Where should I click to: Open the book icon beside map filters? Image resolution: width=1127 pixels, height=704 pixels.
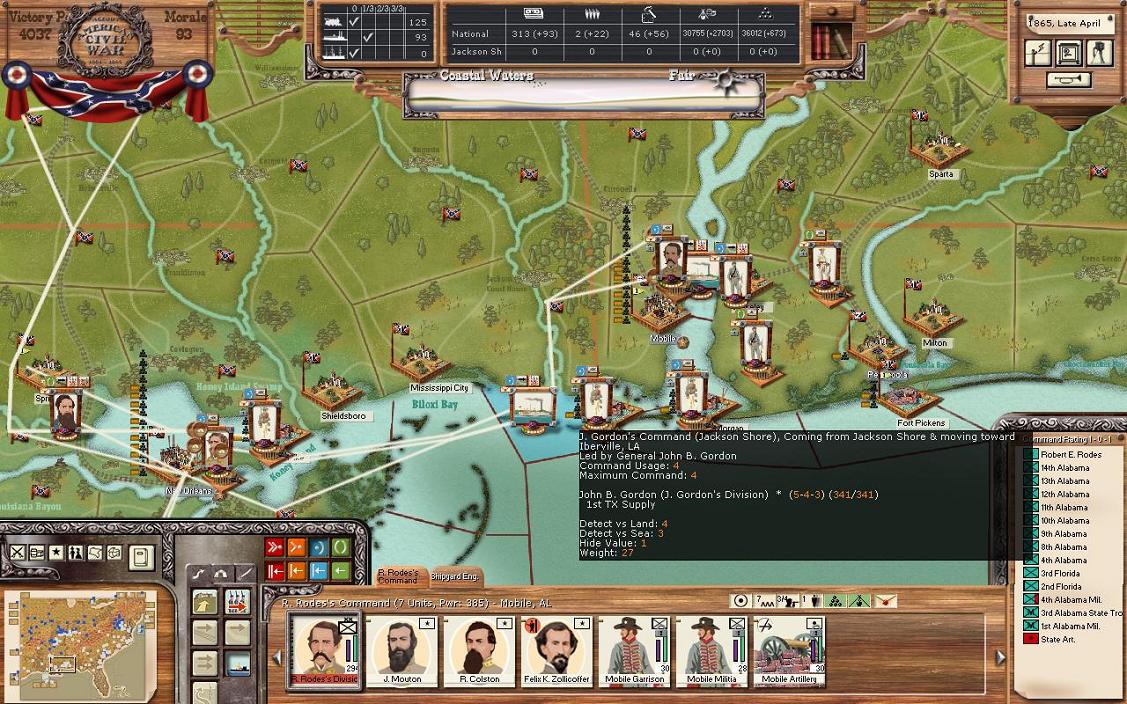pyautogui.click(x=141, y=554)
